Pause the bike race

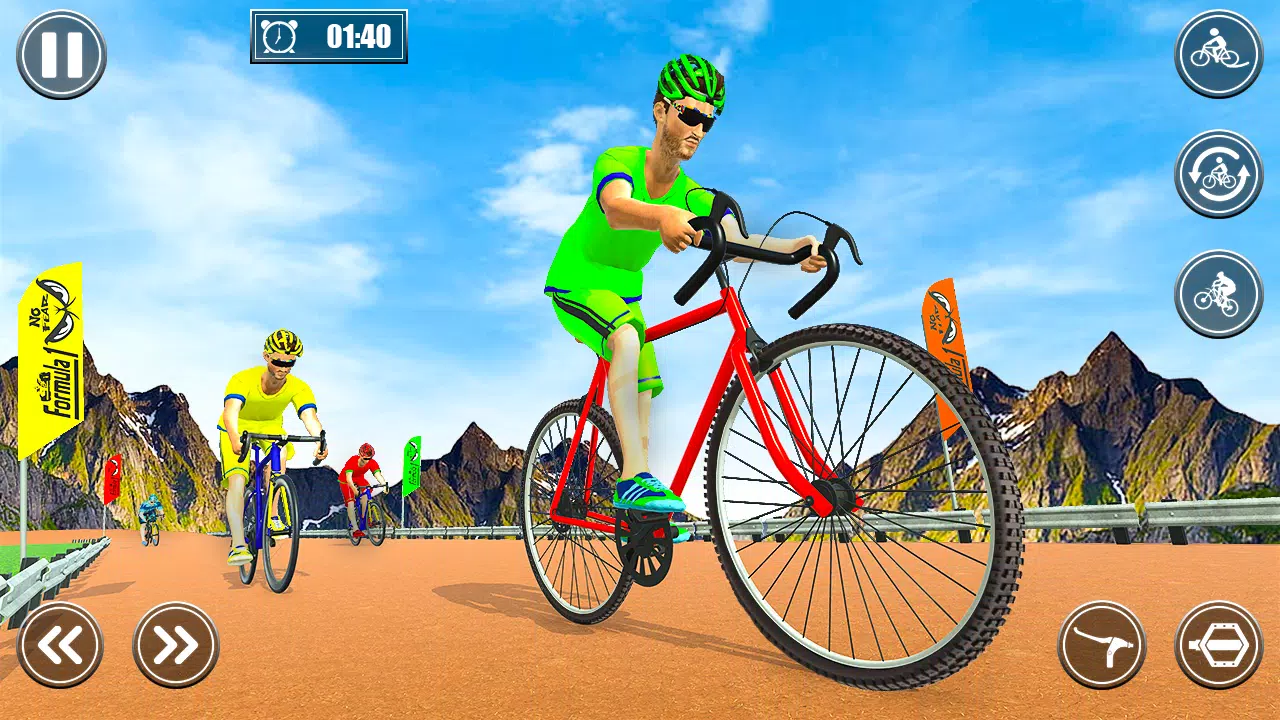click(61, 54)
